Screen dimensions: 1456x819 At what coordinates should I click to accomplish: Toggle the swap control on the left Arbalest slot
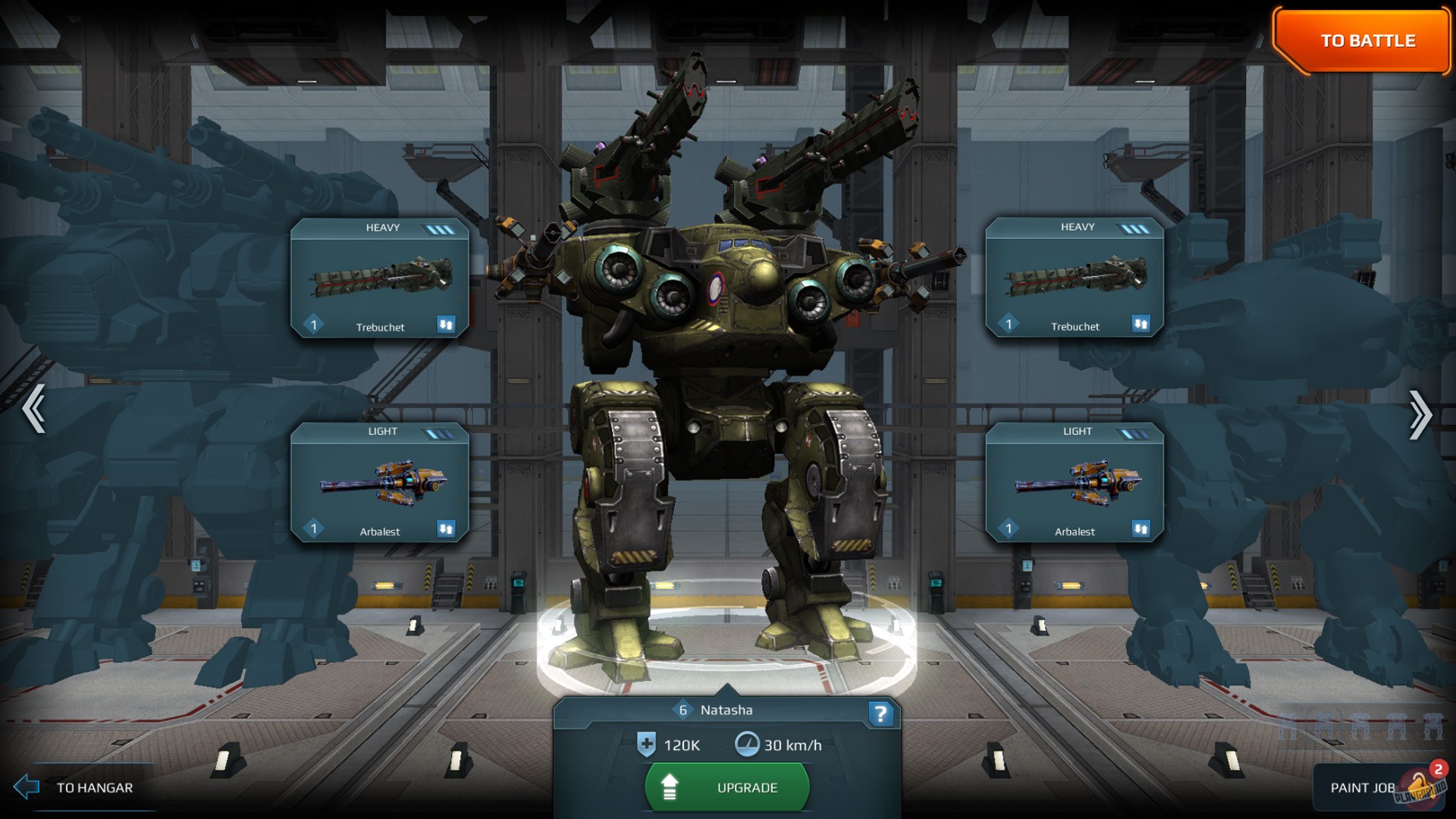pyautogui.click(x=447, y=529)
